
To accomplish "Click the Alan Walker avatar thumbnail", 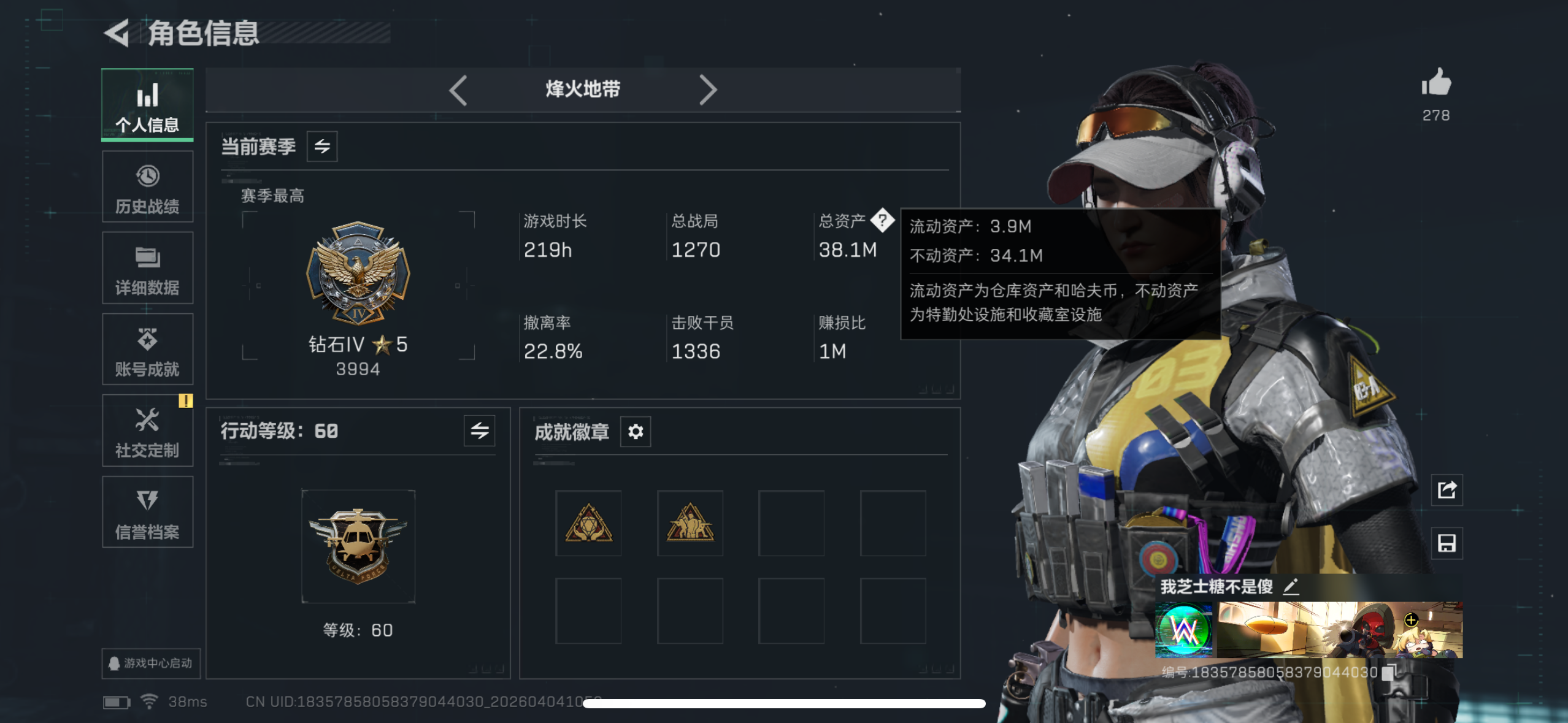I will (1183, 629).
